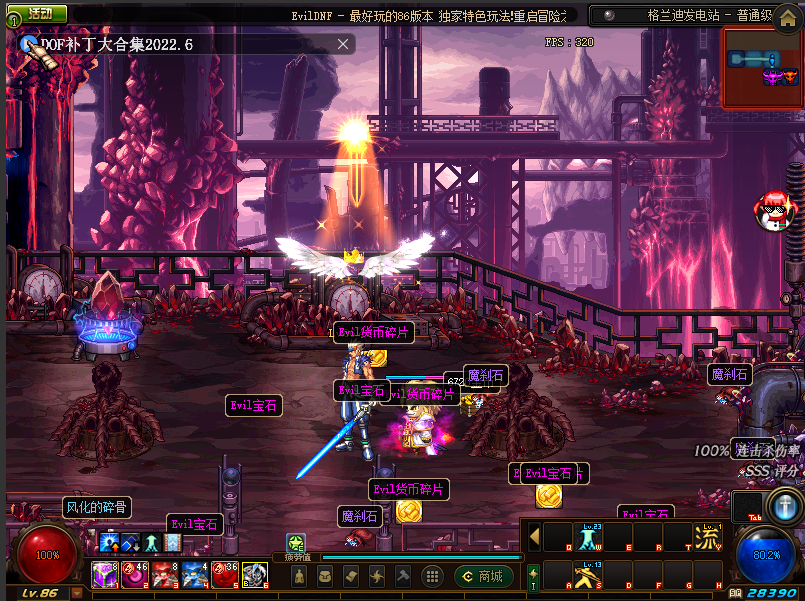The height and width of the screenshot is (601, 805).
Task: Use the blue mech item in slot 4
Action: 195,575
